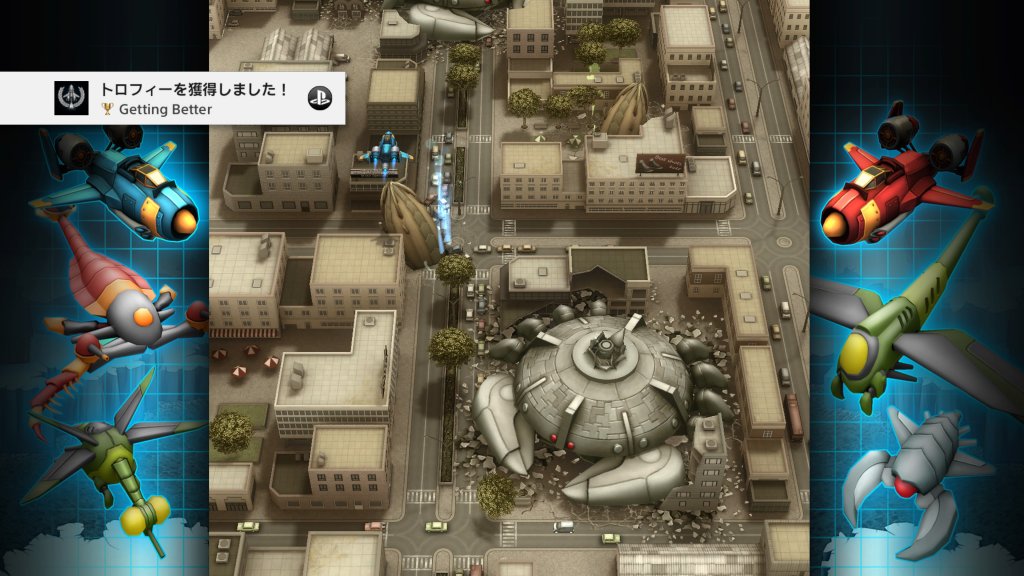The height and width of the screenshot is (576, 1024).
Task: Open the Getting Better trophy notification
Action: coord(190,98)
